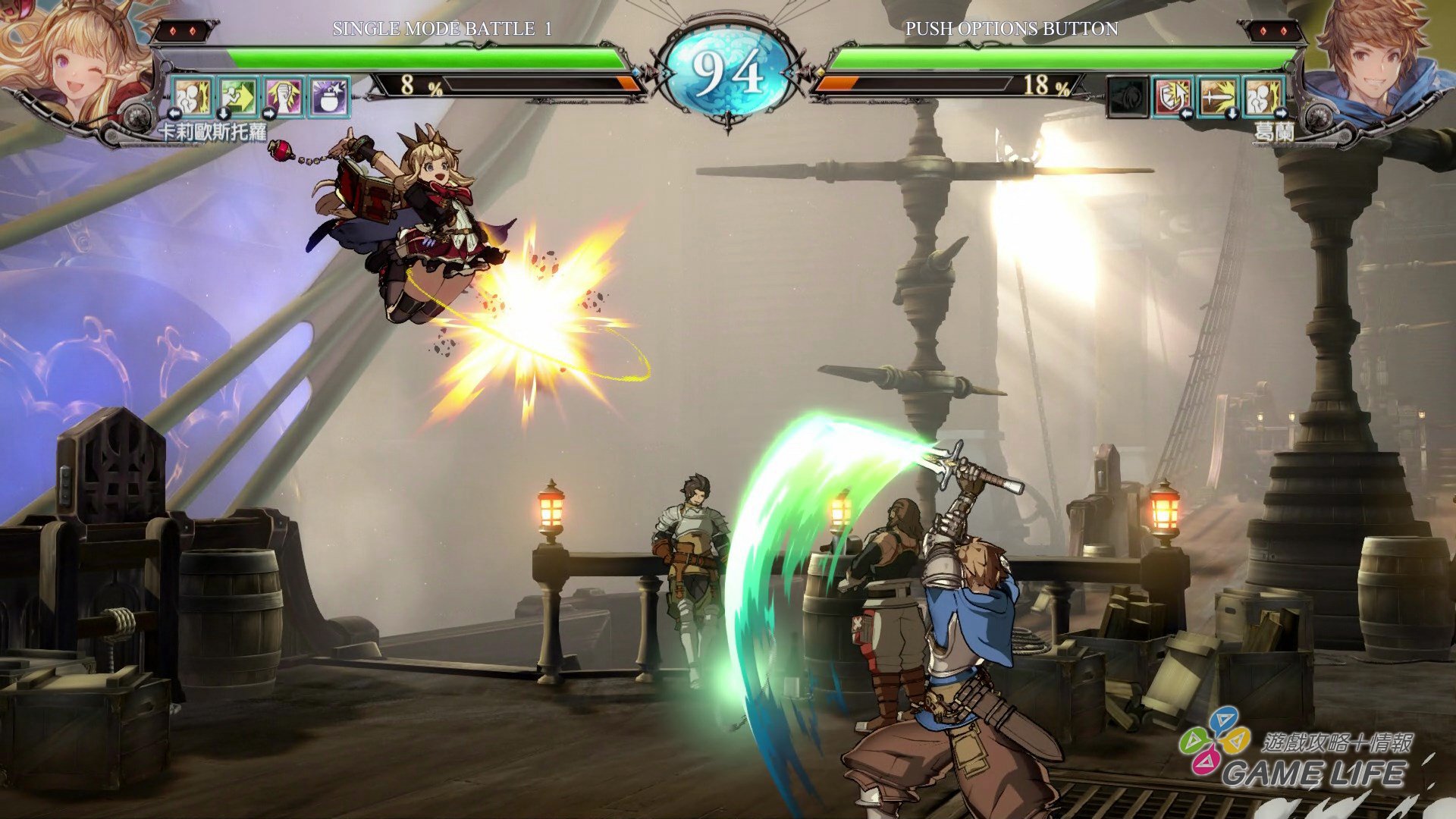Screen dimensions: 1456x819
Task: Click the down-arrow badge on Gran's sword skill
Action: [1232, 113]
